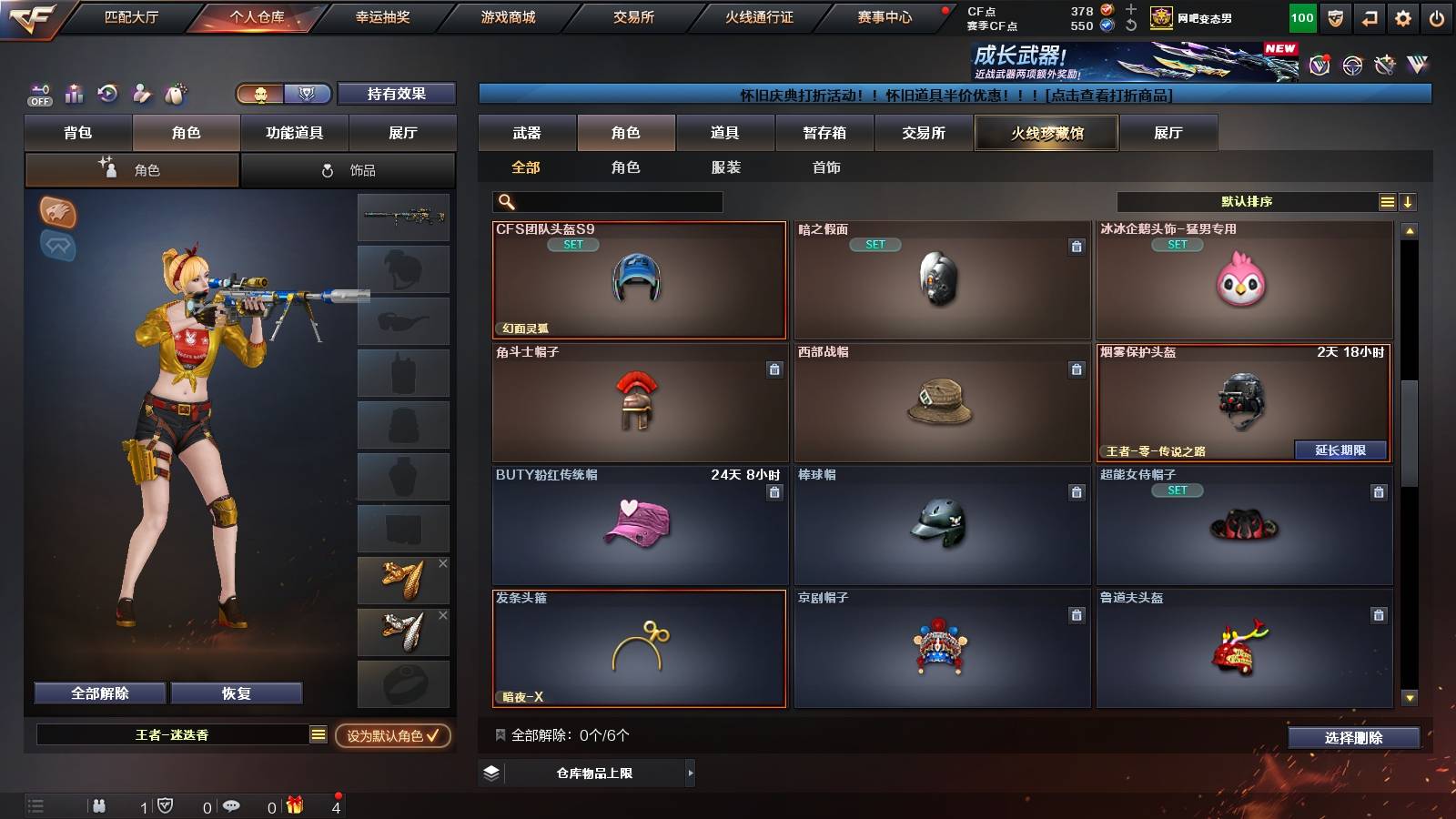The width and height of the screenshot is (1456, 819).
Task: Toggle the list view layout icon near 默认排序
Action: (x=1387, y=201)
